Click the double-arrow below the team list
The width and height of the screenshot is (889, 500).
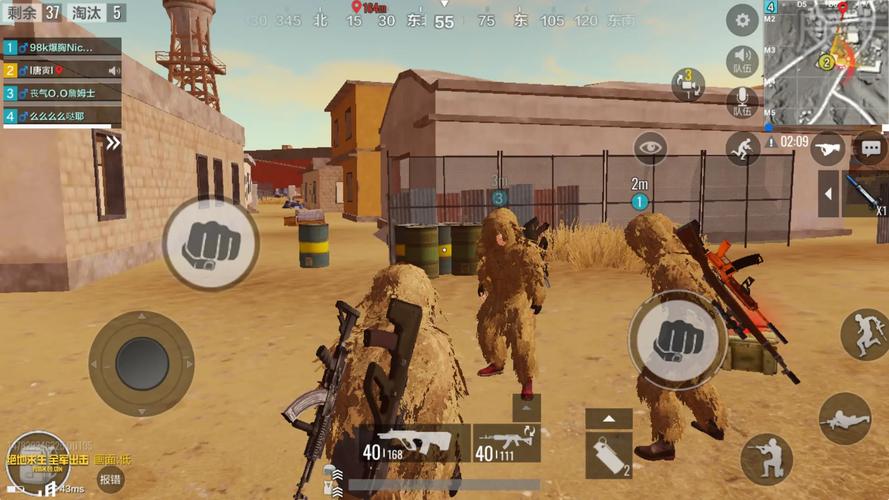coord(113,143)
